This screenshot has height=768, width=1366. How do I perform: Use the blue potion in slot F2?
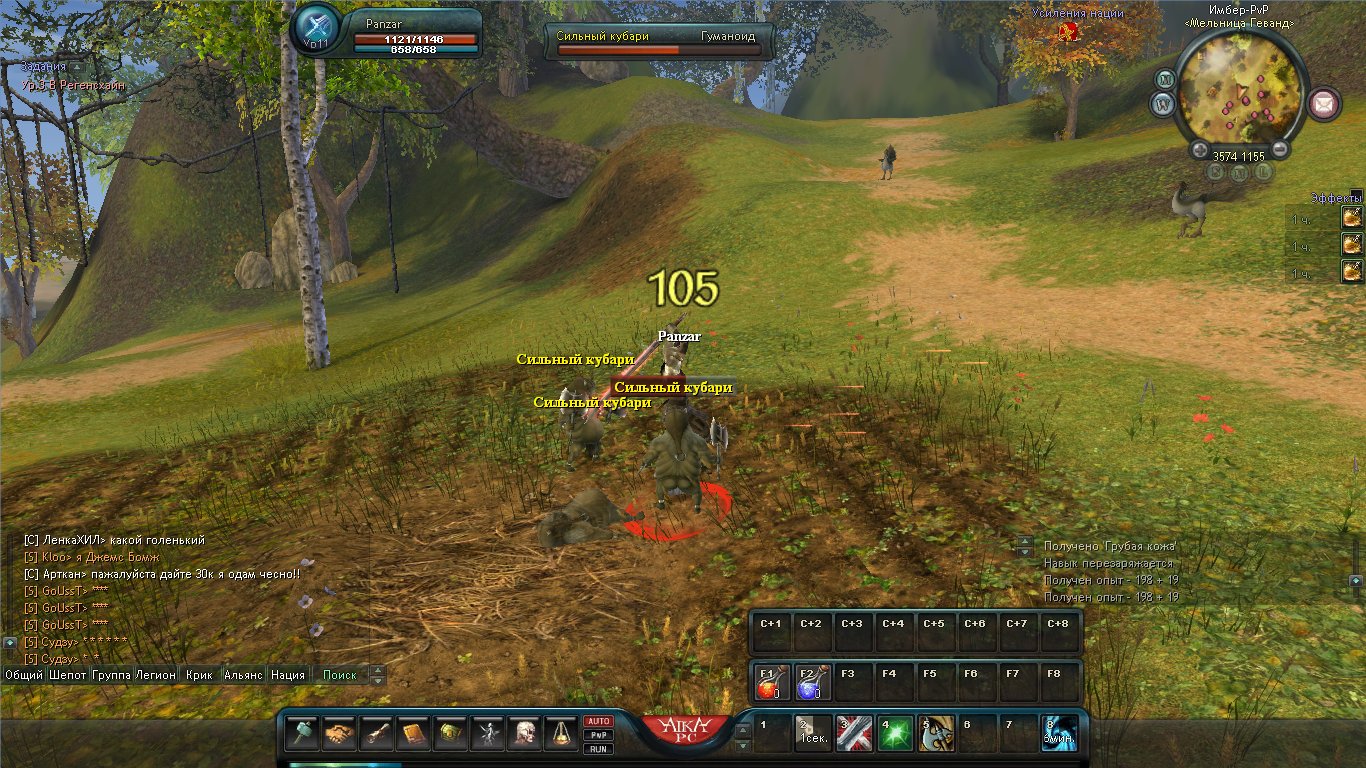[x=810, y=682]
